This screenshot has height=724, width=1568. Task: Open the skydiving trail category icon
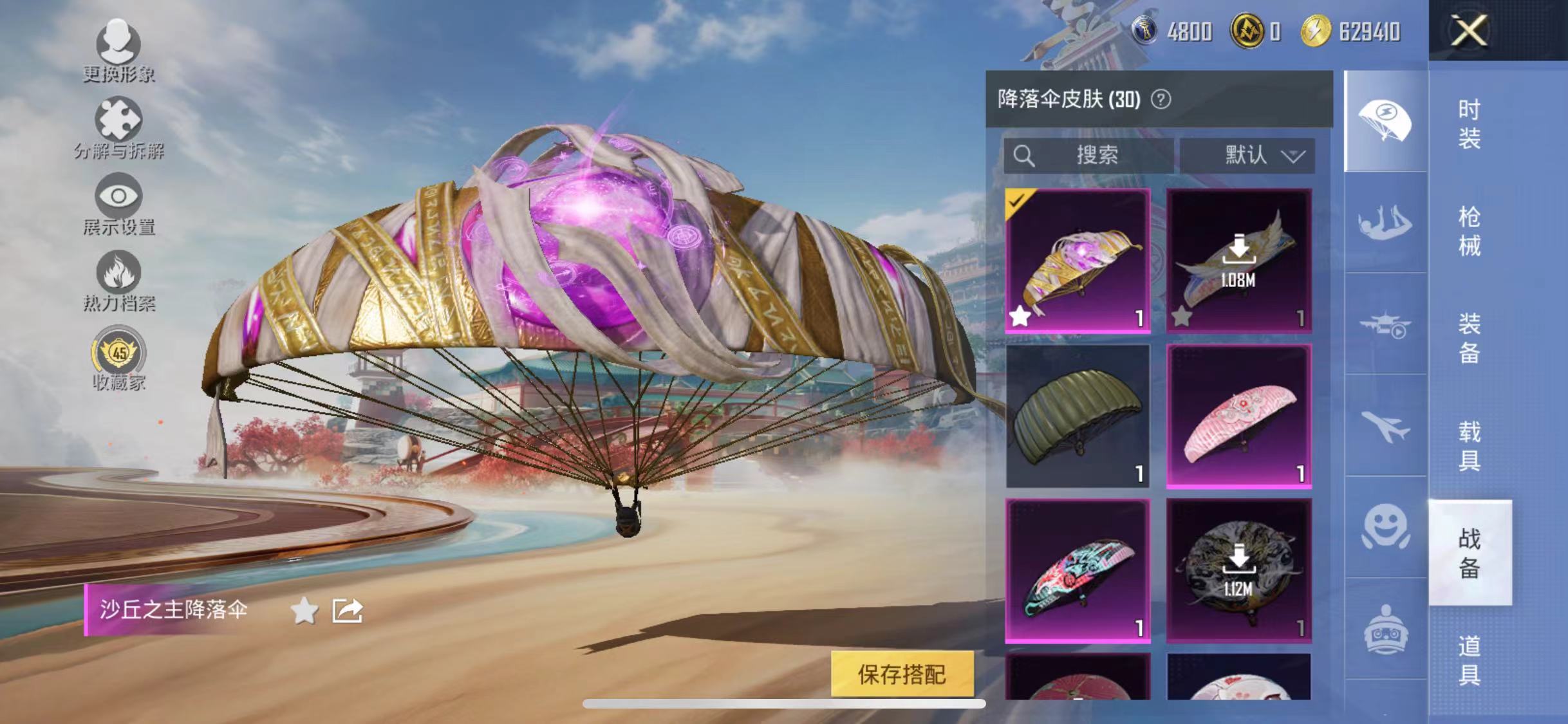coord(1384,225)
